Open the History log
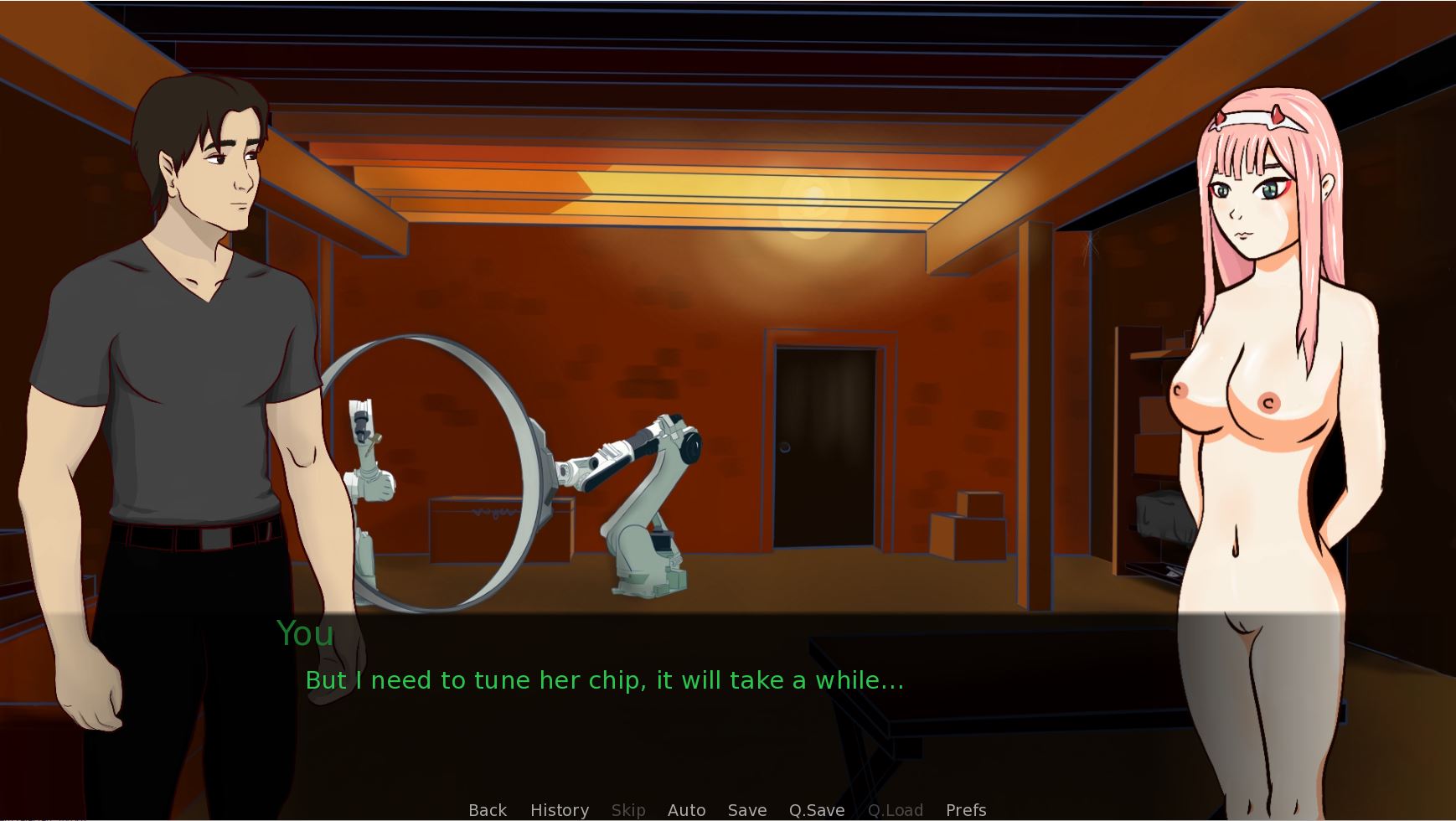The width and height of the screenshot is (1456, 821). pyautogui.click(x=560, y=810)
